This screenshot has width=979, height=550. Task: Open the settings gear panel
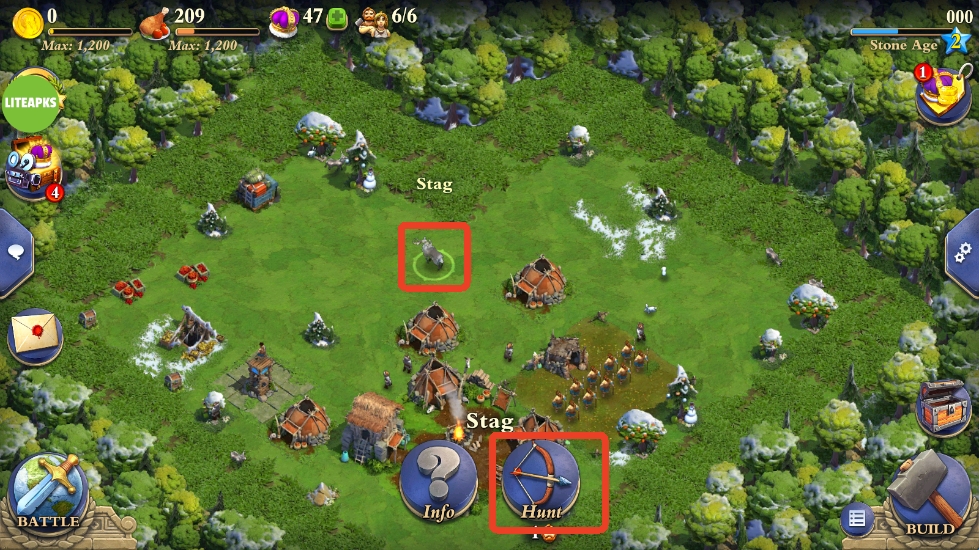tap(964, 251)
